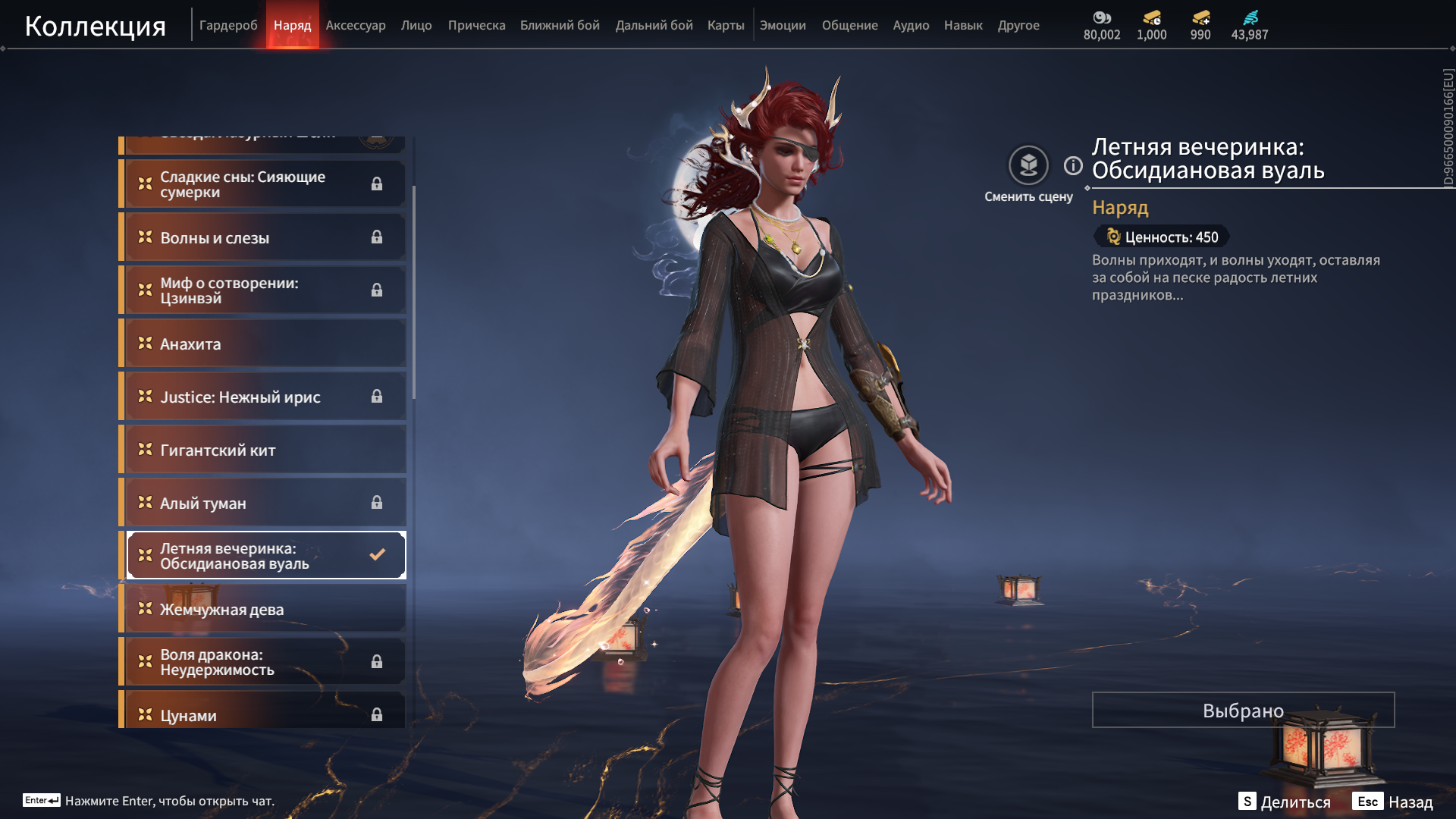Open the Карты tab
Viewport: 1456px width, 819px height.
[x=726, y=25]
